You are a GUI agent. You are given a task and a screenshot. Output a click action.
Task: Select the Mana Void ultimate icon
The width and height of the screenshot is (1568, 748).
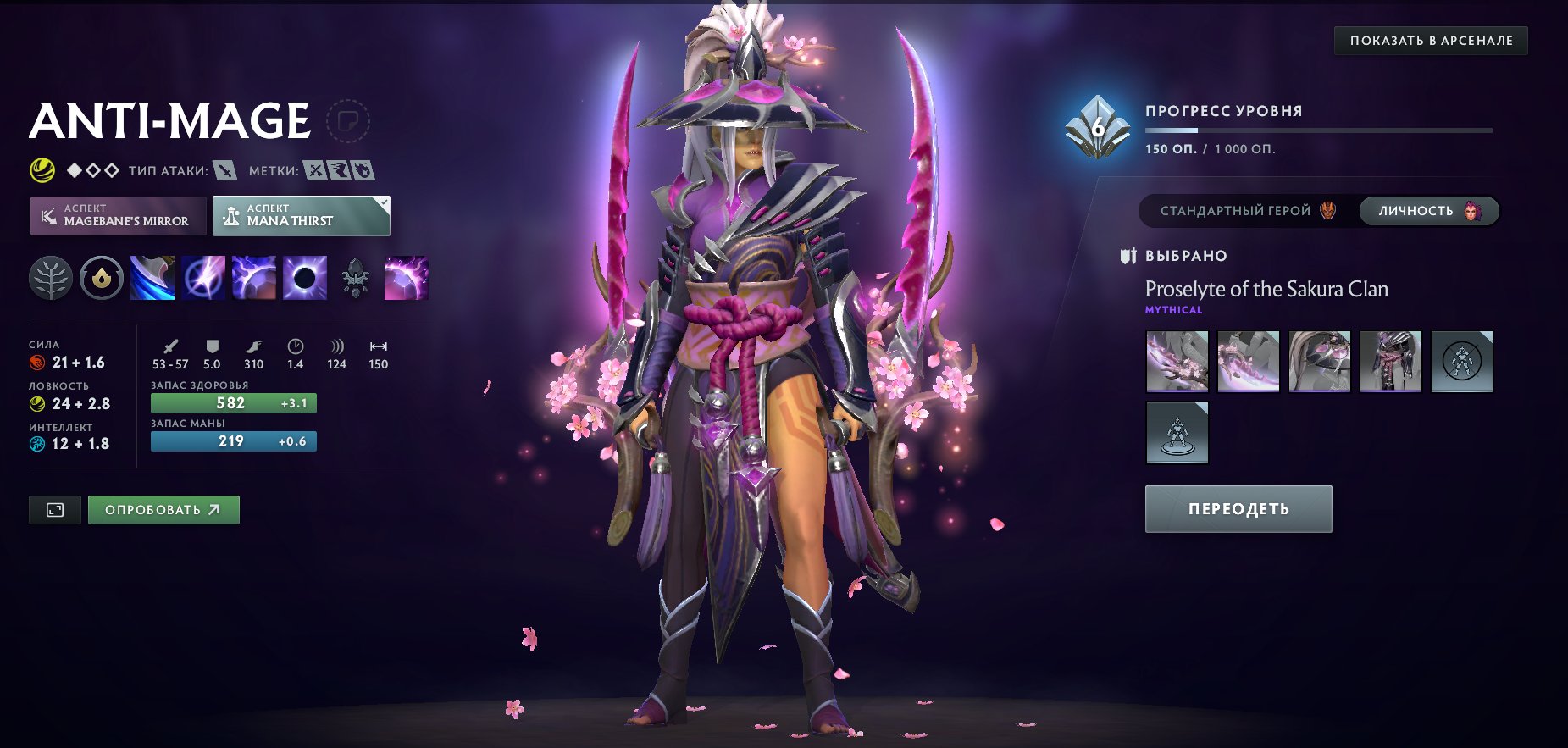coord(303,278)
